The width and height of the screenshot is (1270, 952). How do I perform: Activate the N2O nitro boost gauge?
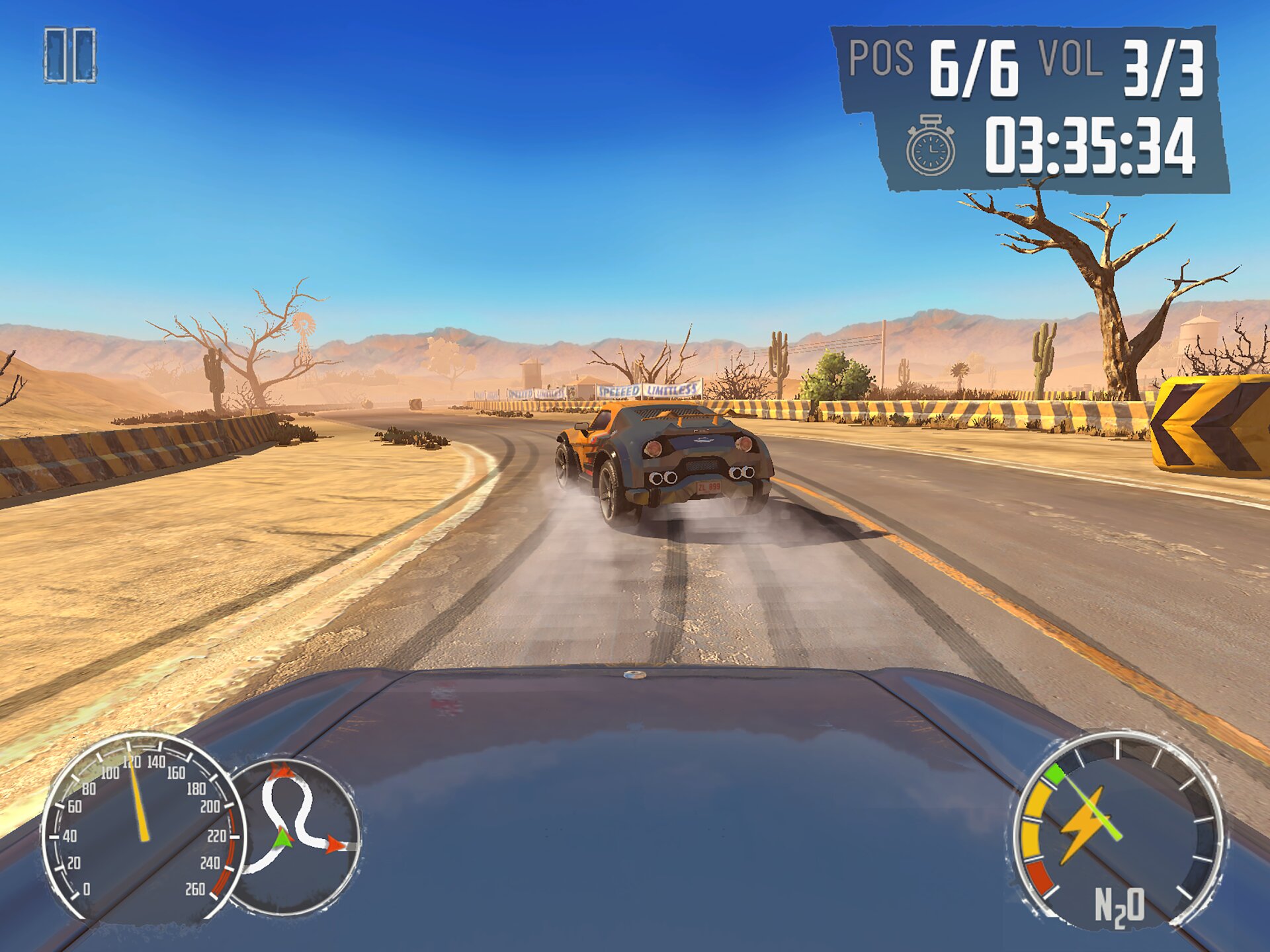1119,830
